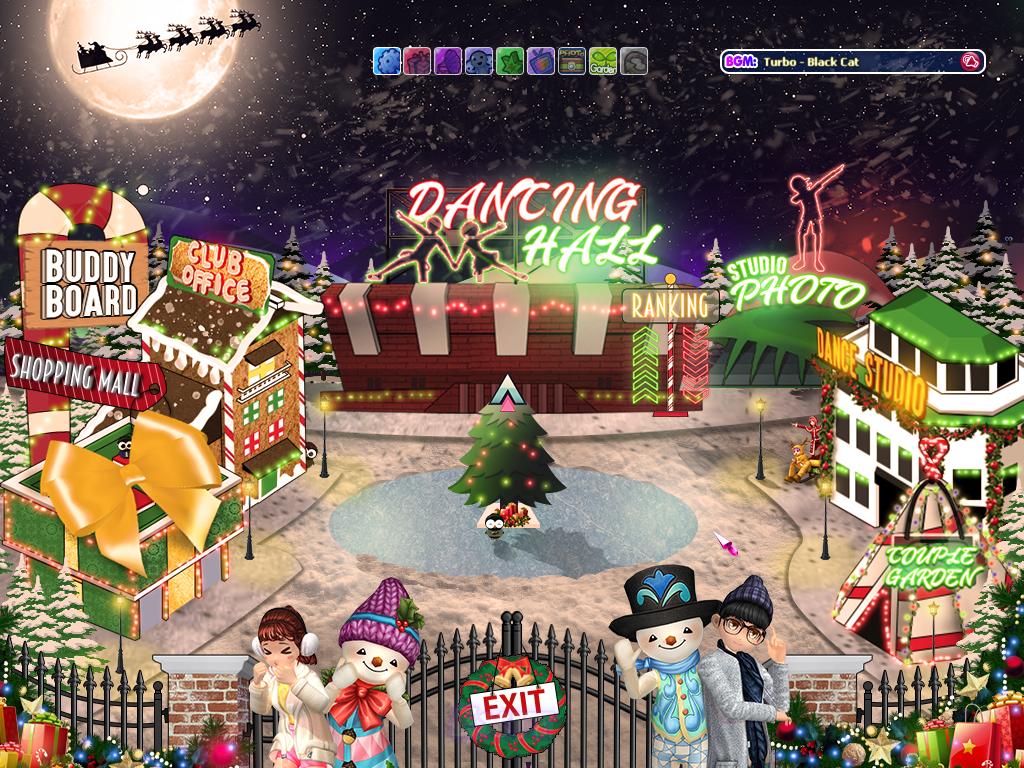Toggle the BGM music button
This screenshot has height=768, width=1024.
[968, 62]
